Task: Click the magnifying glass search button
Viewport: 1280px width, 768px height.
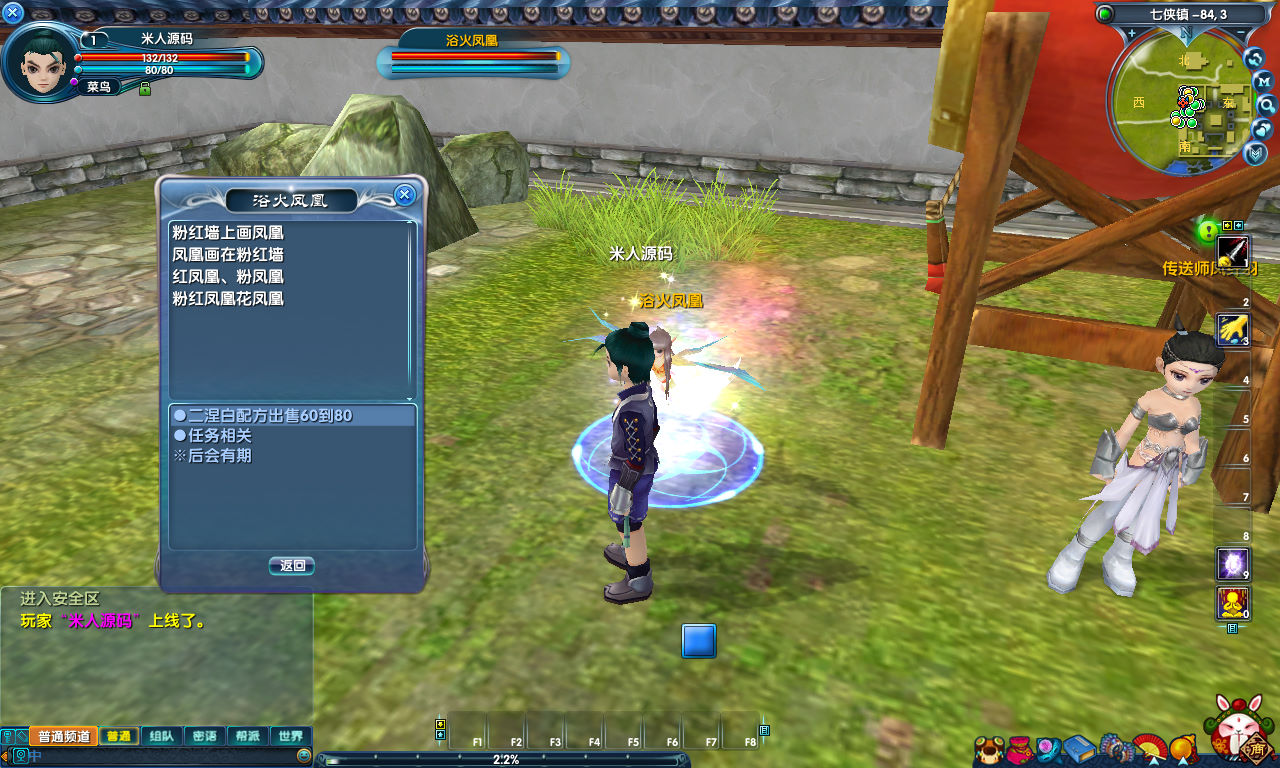Action: (1266, 105)
